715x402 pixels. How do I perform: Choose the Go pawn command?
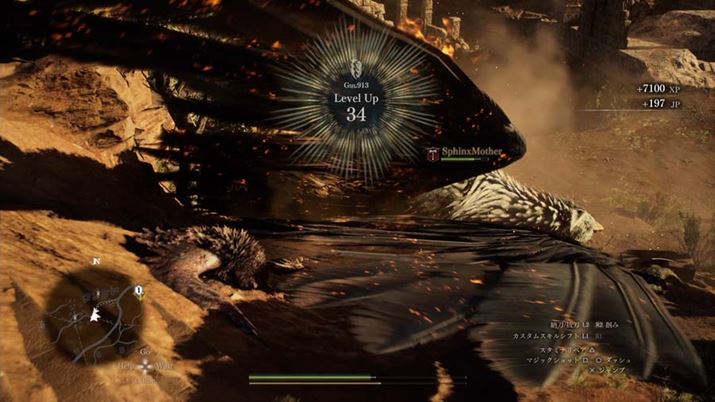point(145,353)
